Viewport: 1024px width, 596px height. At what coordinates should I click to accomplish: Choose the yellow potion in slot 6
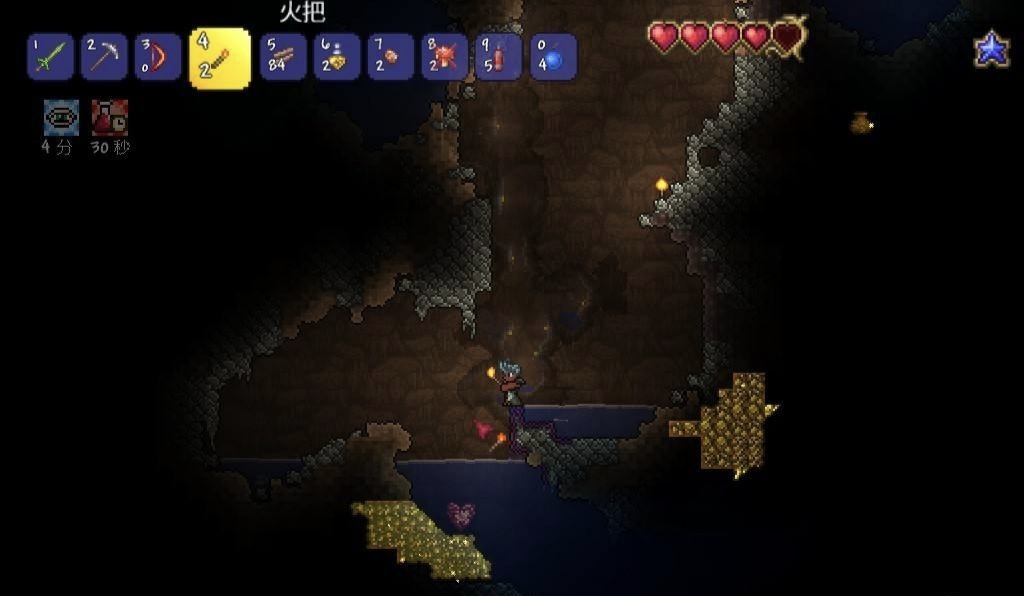[x=337, y=57]
